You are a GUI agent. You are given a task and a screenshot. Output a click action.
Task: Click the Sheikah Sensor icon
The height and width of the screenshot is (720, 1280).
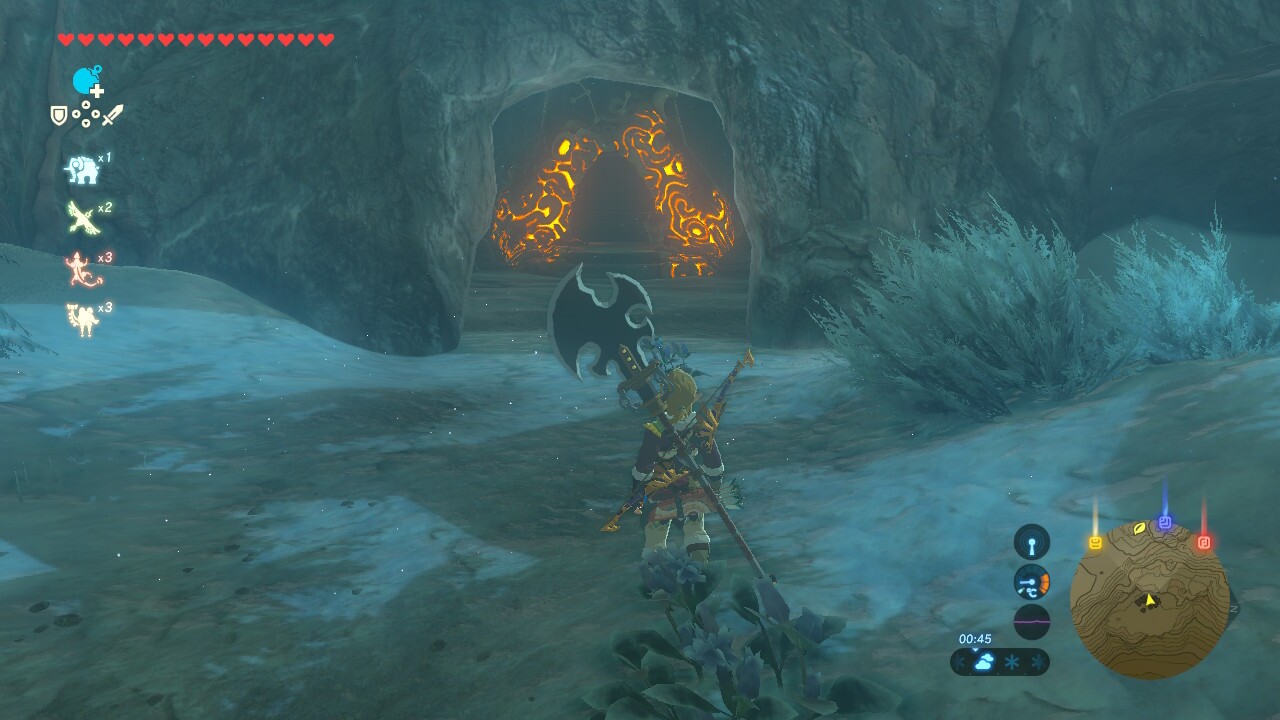pyautogui.click(x=1032, y=542)
